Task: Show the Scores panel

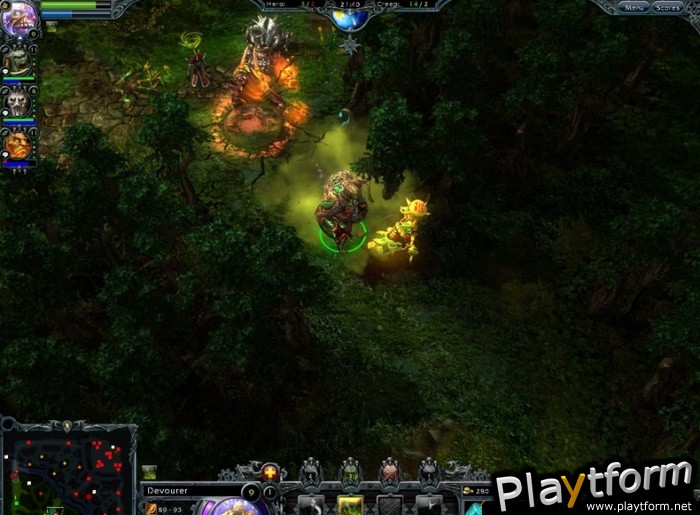Action: pyautogui.click(x=667, y=7)
